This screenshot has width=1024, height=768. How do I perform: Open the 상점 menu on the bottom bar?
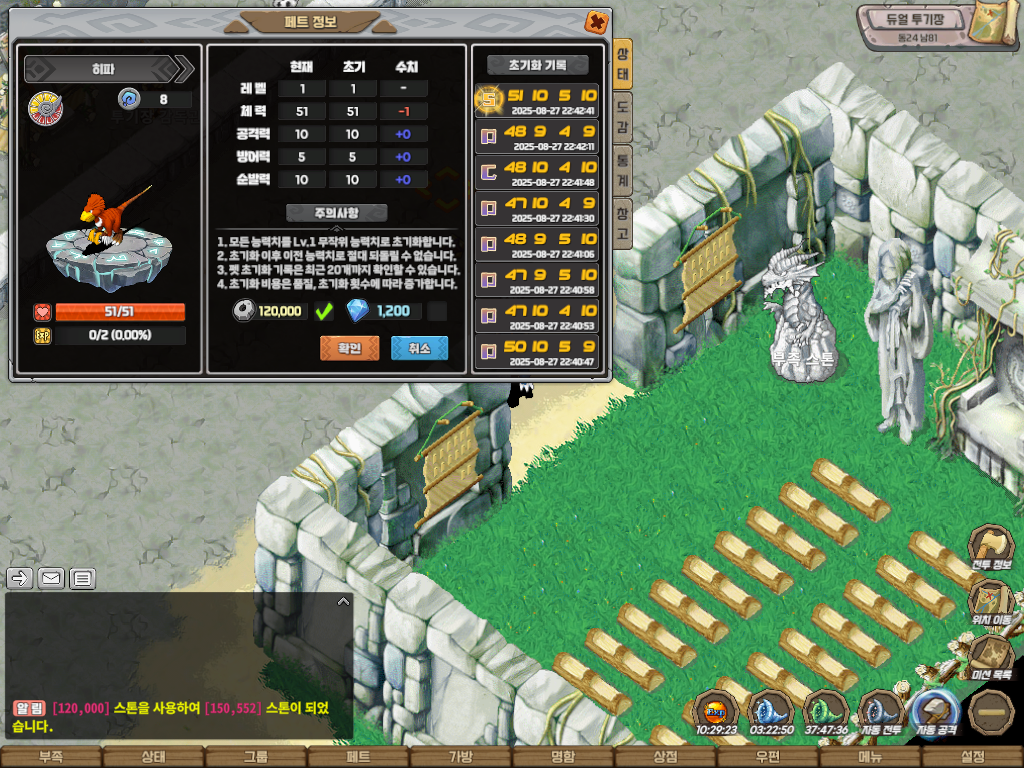click(665, 757)
